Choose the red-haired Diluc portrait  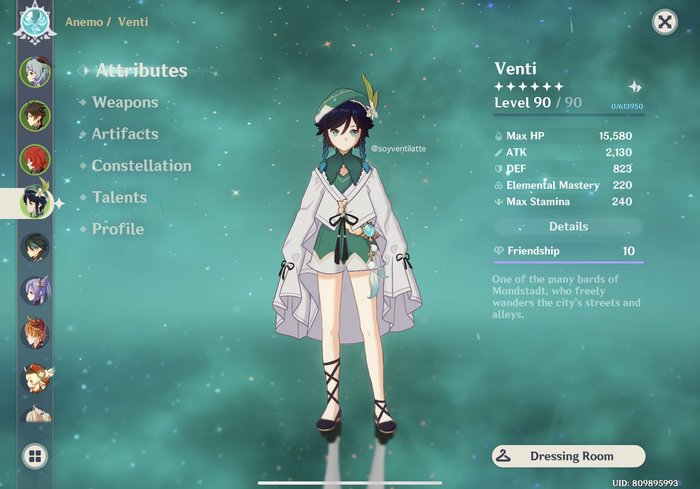pyautogui.click(x=34, y=159)
